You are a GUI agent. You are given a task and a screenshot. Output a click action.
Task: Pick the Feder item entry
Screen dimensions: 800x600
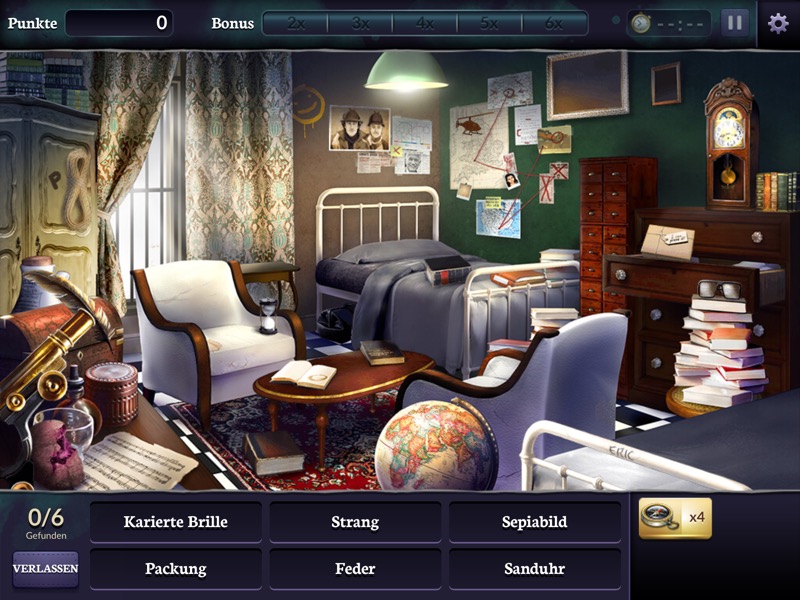click(355, 569)
